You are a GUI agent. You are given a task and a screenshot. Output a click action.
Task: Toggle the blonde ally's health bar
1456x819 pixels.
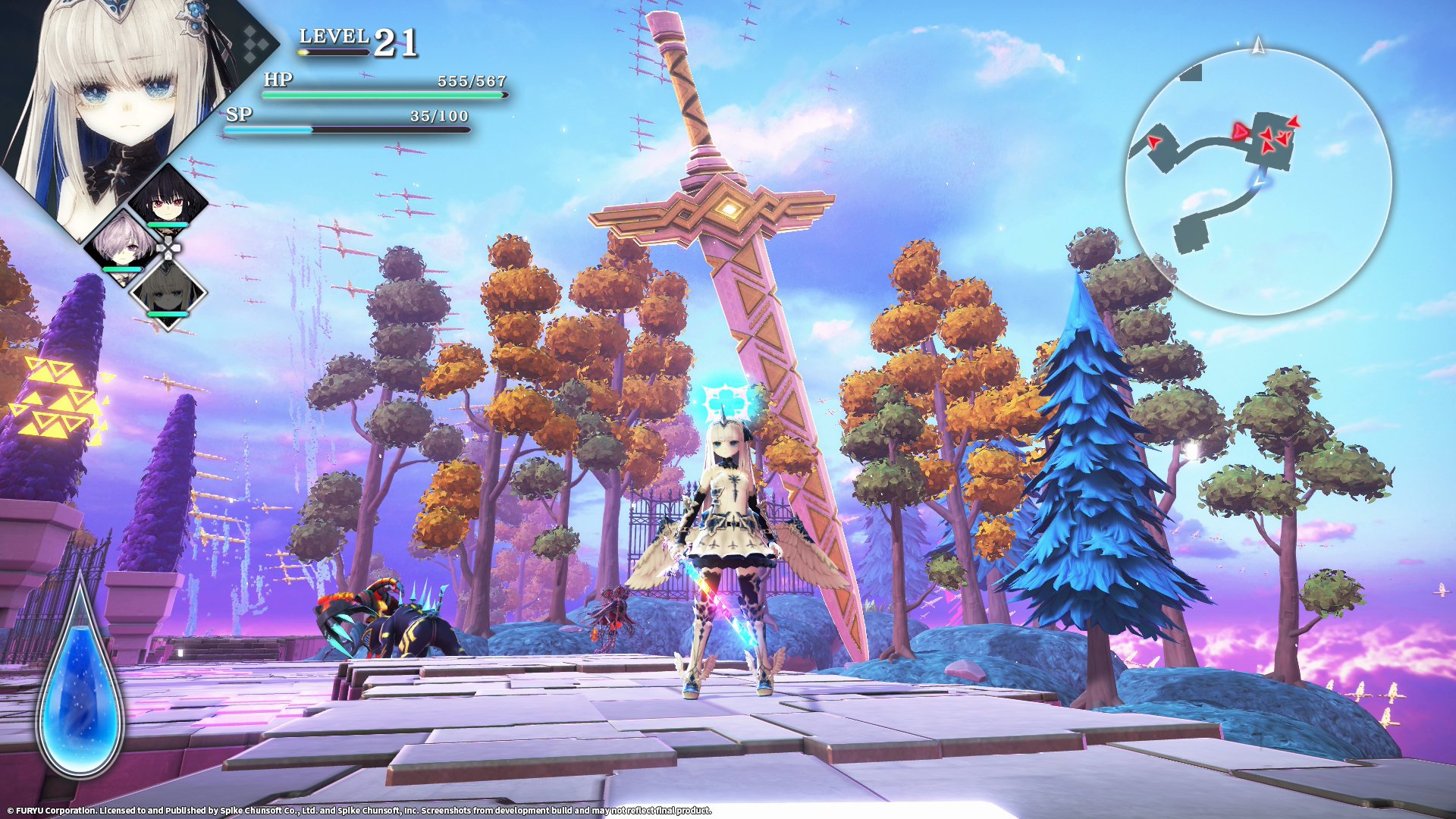[167, 313]
